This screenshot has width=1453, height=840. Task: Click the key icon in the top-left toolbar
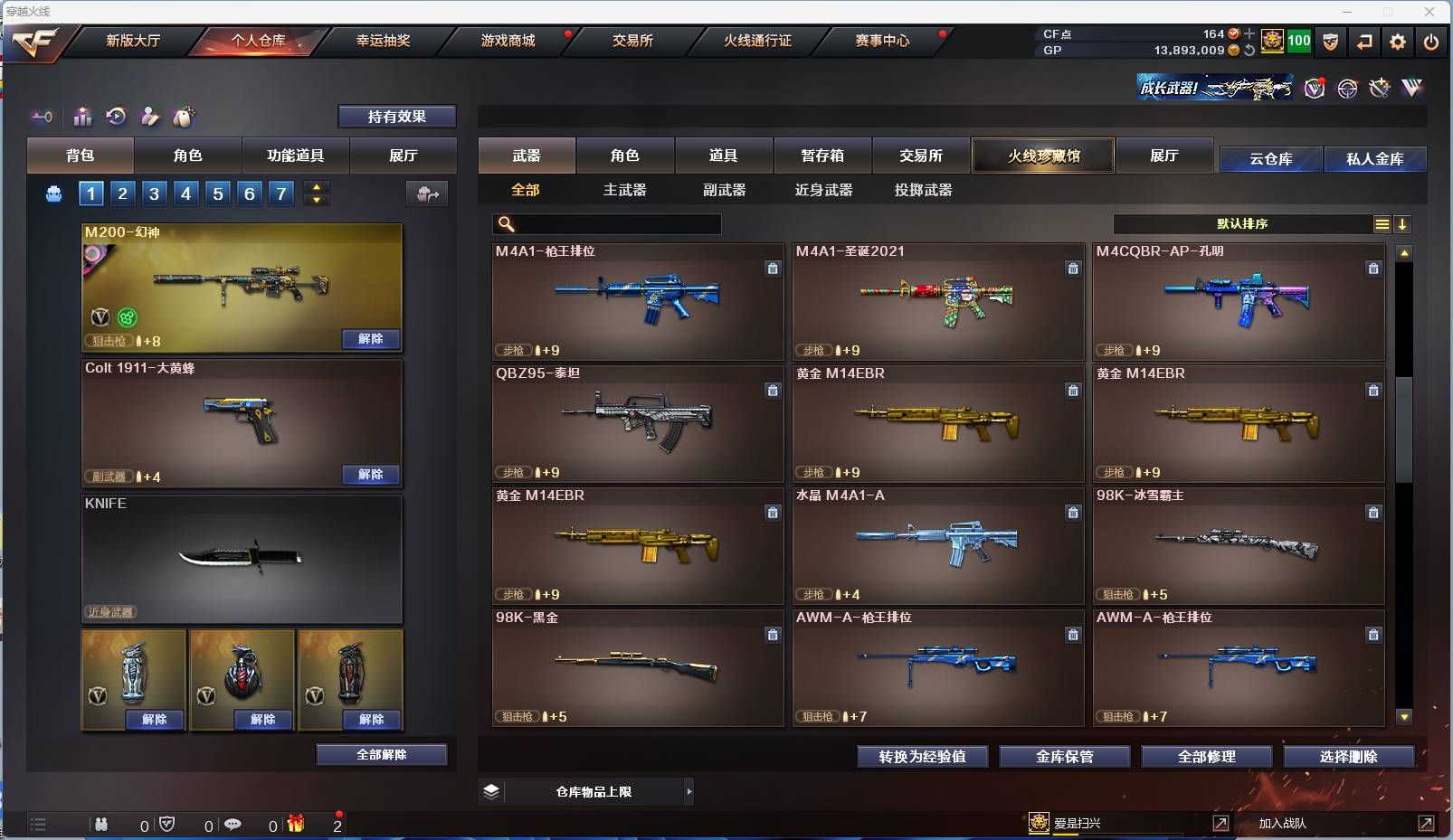coord(43,117)
